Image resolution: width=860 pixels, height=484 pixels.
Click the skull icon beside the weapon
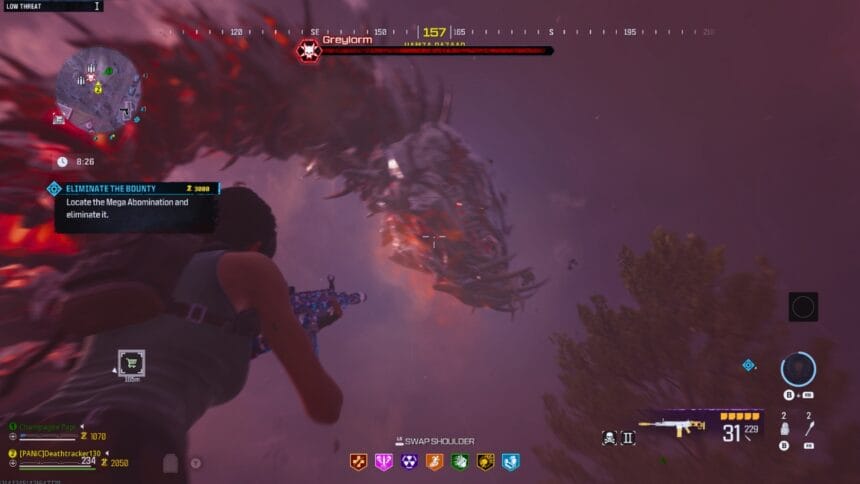point(609,437)
